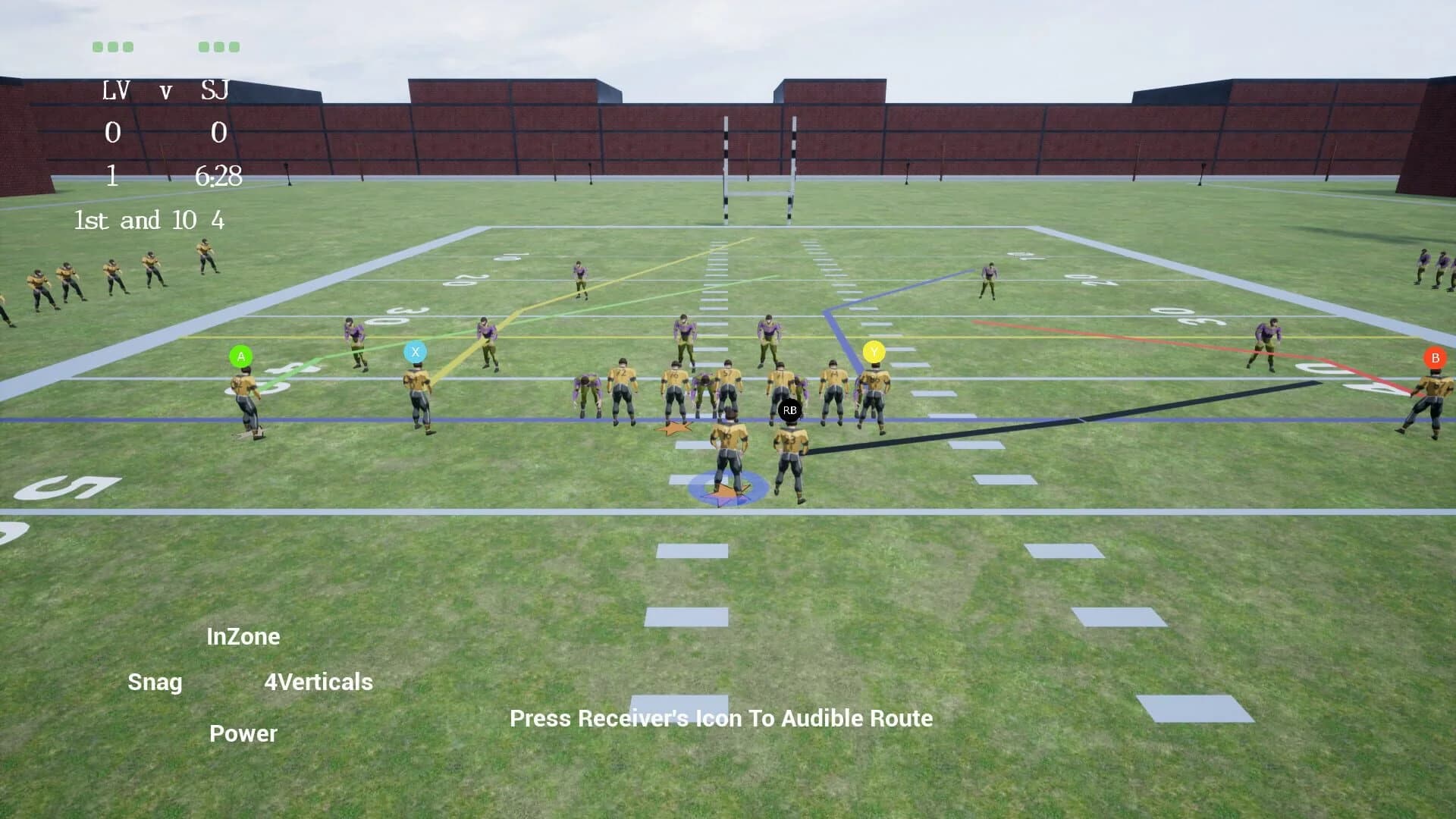The image size is (1456, 819).
Task: Open the Snag play option
Action: [x=155, y=682]
